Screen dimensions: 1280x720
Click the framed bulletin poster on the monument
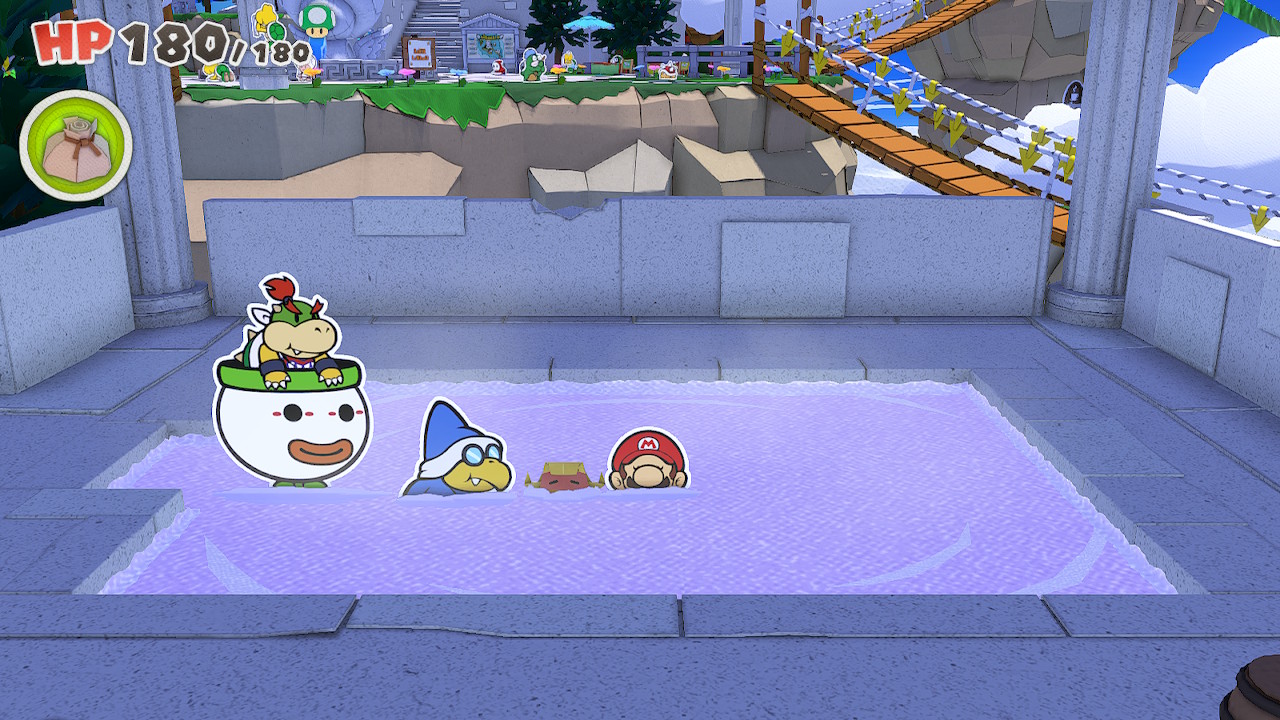click(489, 45)
